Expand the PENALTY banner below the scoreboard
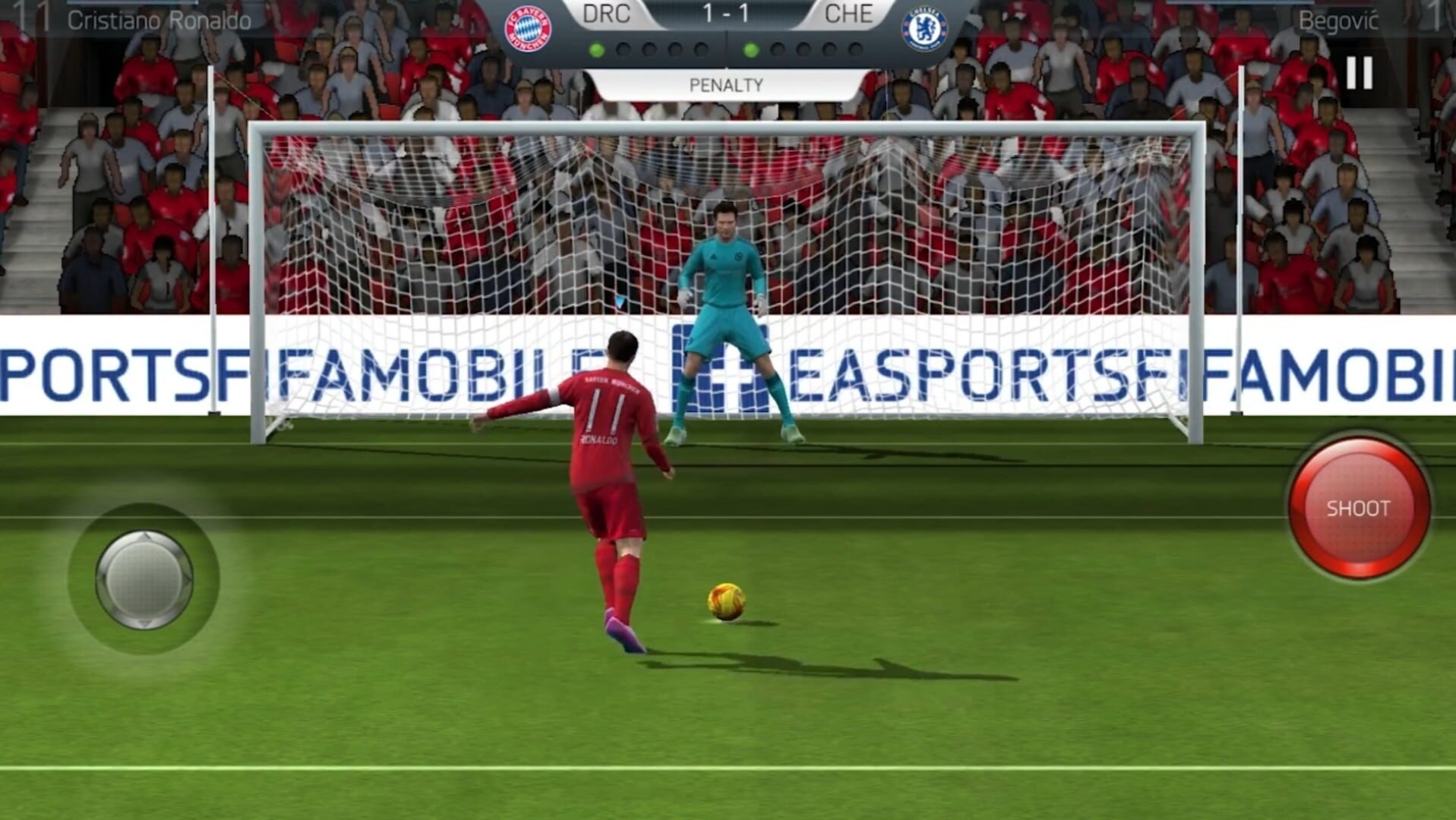Screen dimensions: 1456x820 (x=727, y=85)
